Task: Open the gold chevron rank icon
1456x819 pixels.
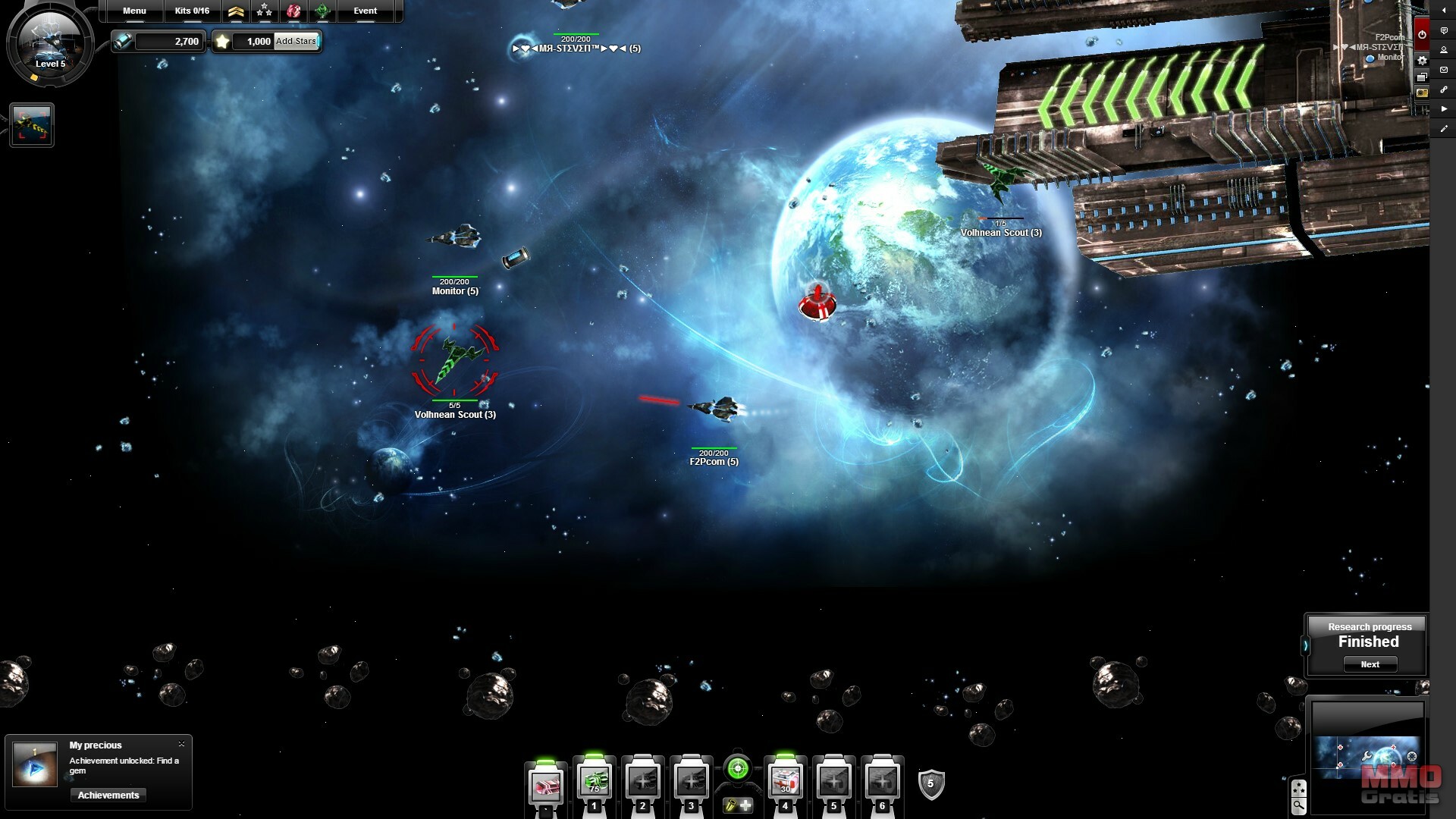Action: [x=236, y=11]
